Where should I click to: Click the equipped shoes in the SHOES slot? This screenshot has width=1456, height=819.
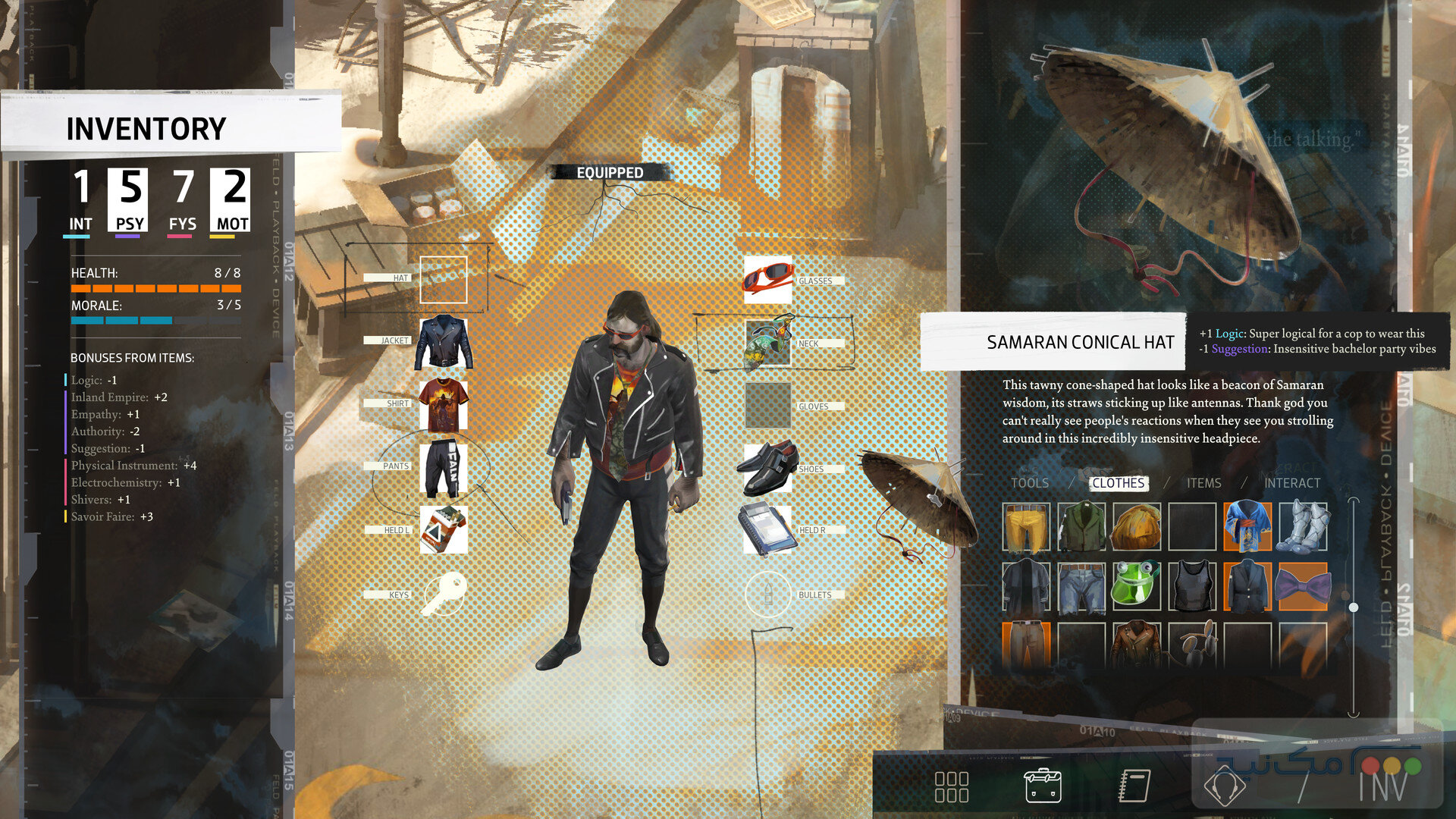tap(768, 469)
